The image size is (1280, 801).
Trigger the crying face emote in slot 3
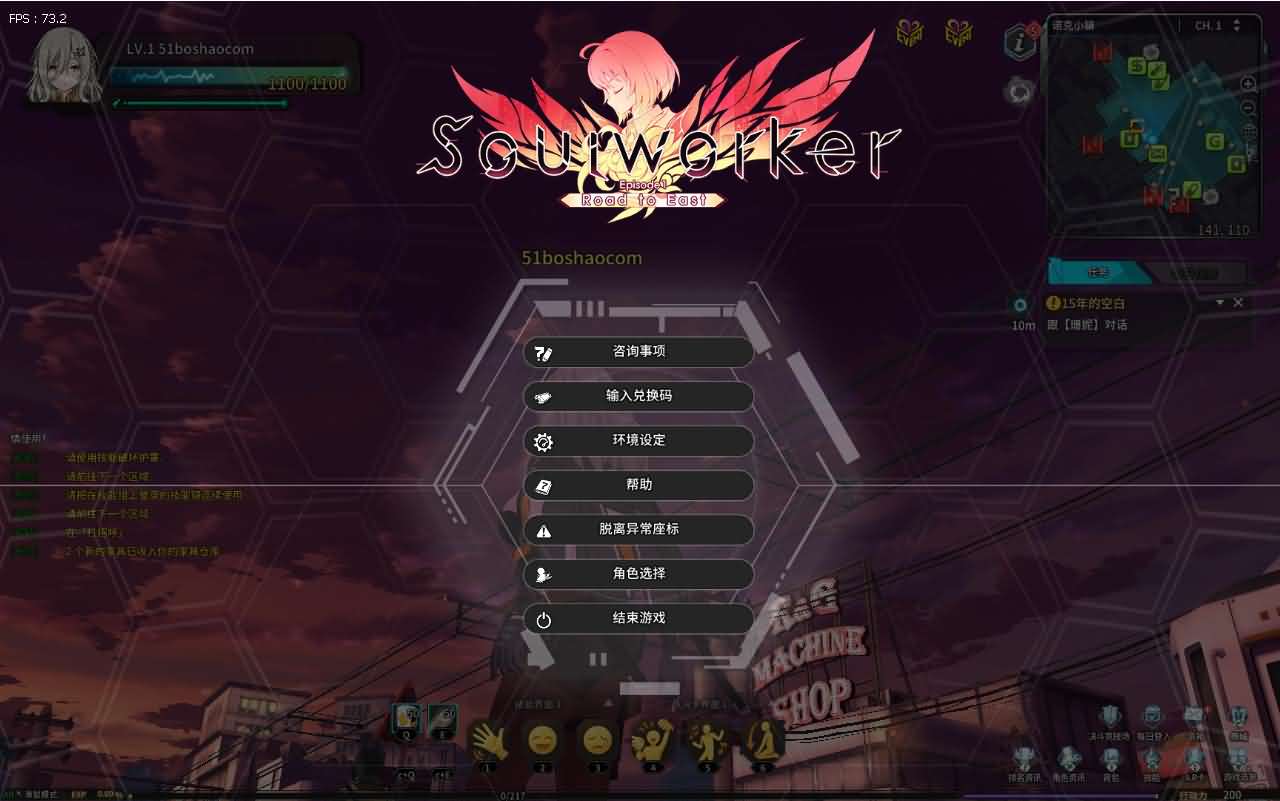597,742
